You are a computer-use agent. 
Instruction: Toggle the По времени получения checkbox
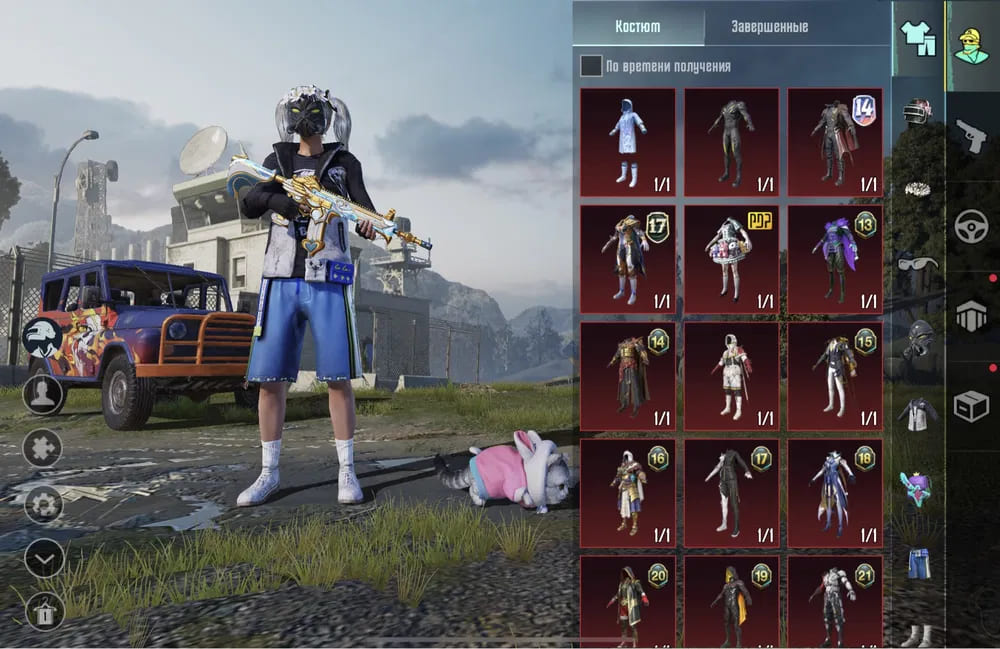[592, 66]
